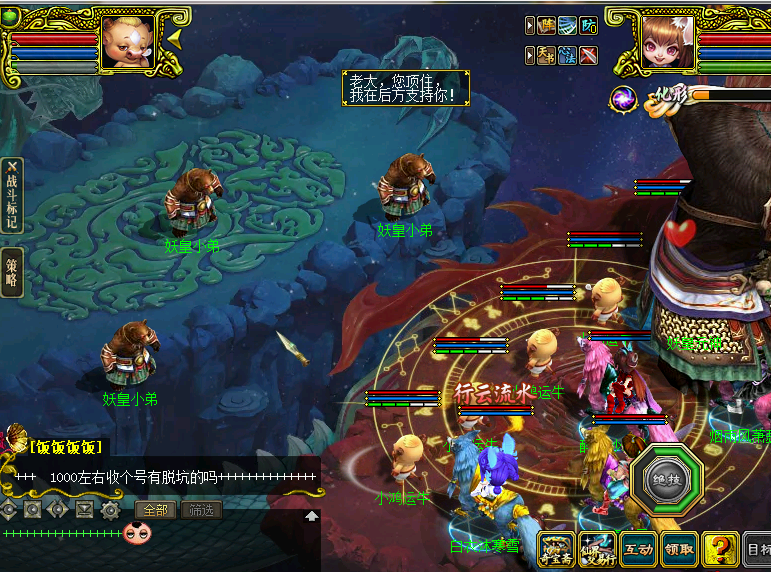Activate the purple swirl orb icon

pyautogui.click(x=625, y=98)
